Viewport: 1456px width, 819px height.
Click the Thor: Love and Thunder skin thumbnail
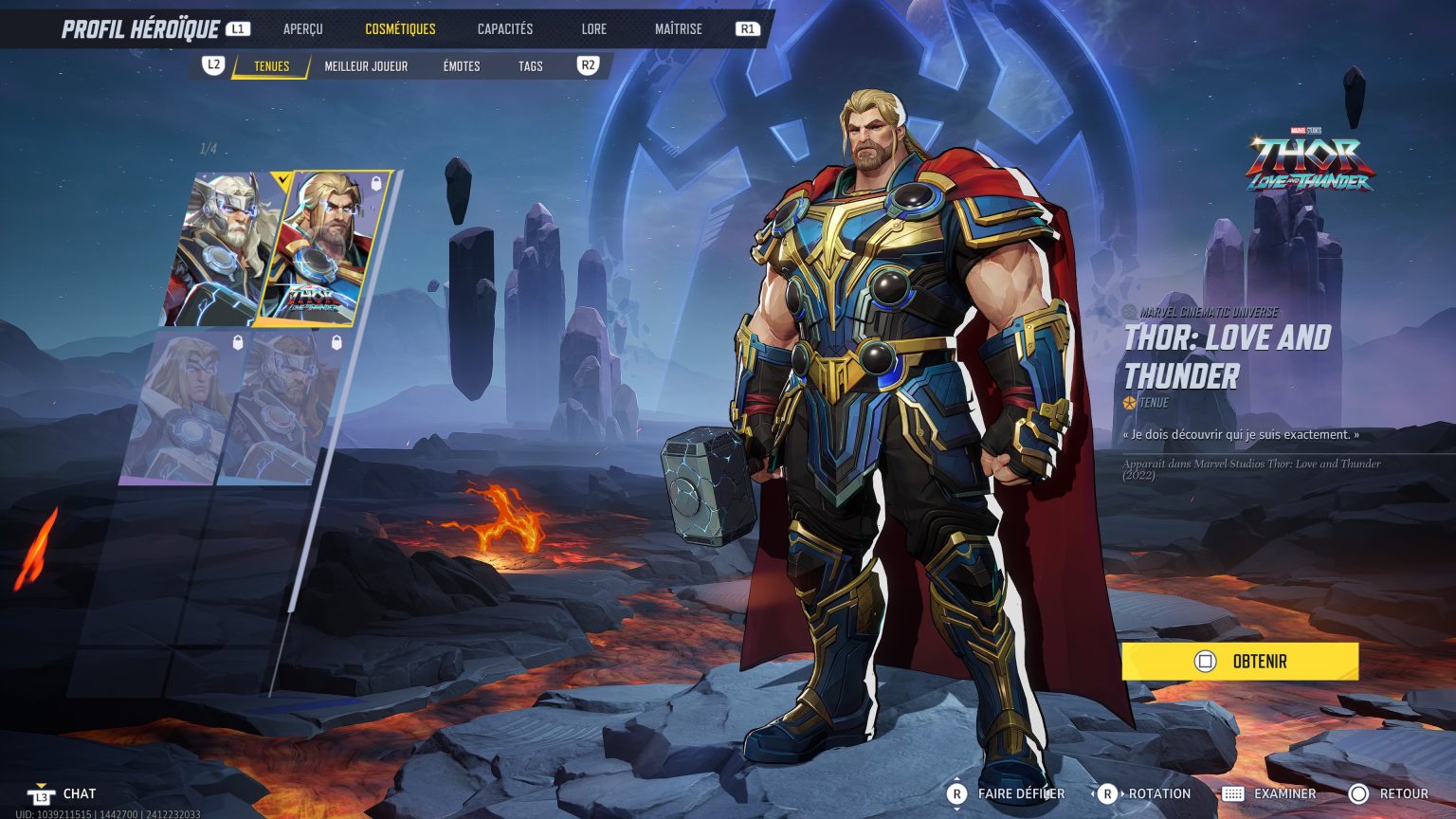tap(322, 246)
